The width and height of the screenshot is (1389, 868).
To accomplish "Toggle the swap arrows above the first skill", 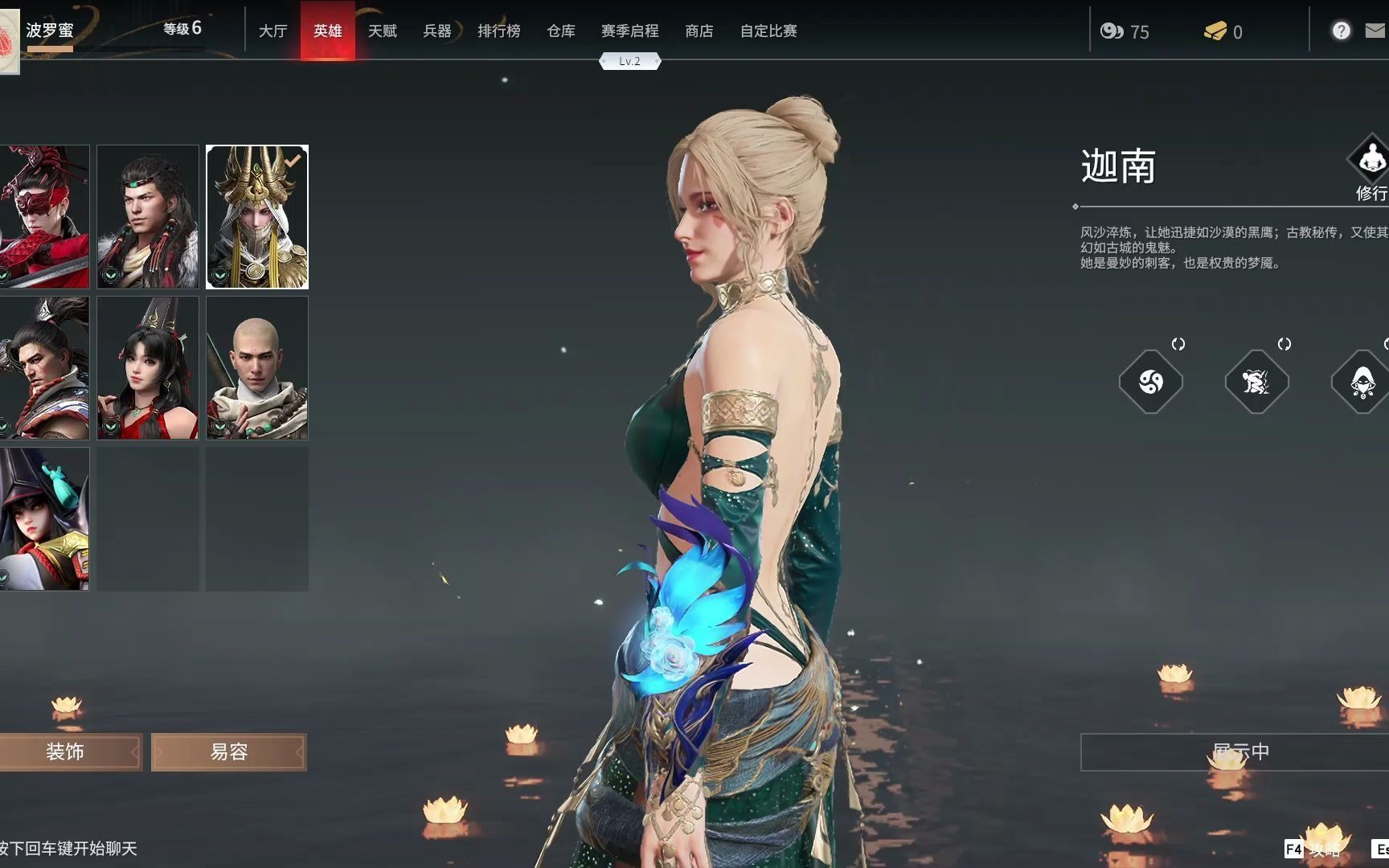I will [x=1179, y=344].
